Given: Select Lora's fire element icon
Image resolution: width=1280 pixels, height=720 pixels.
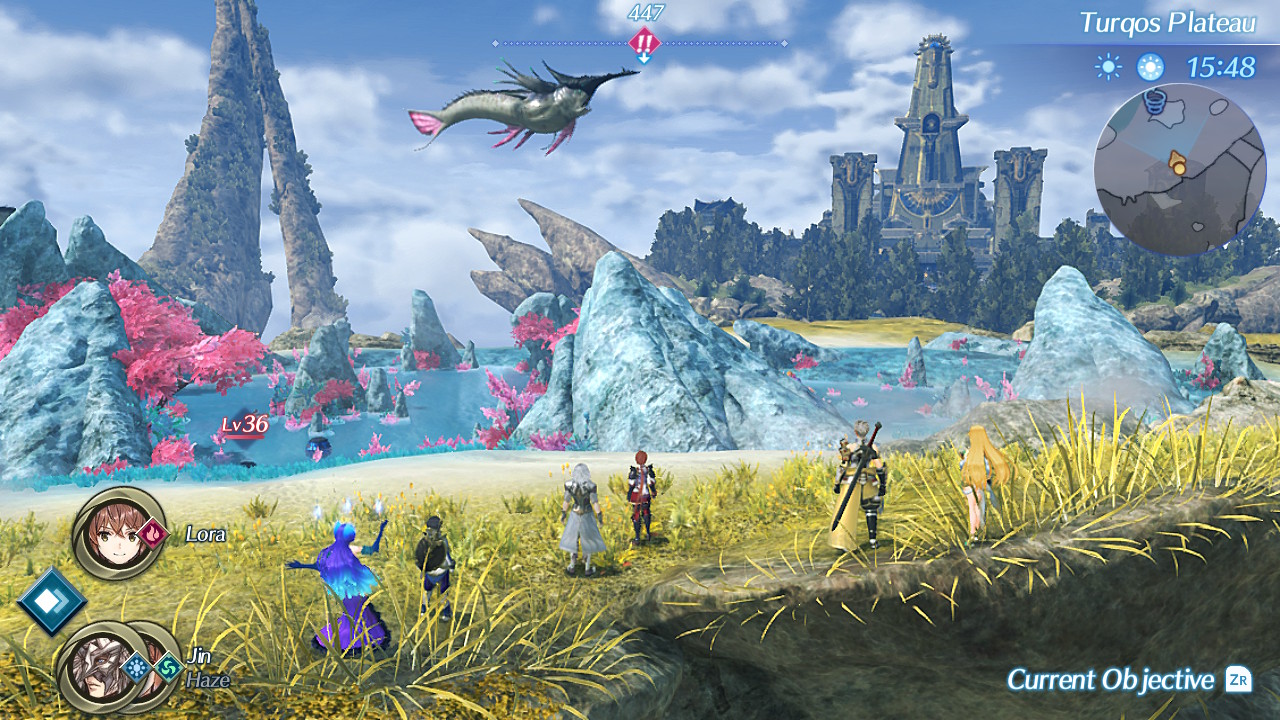Looking at the screenshot, I should [x=153, y=535].
